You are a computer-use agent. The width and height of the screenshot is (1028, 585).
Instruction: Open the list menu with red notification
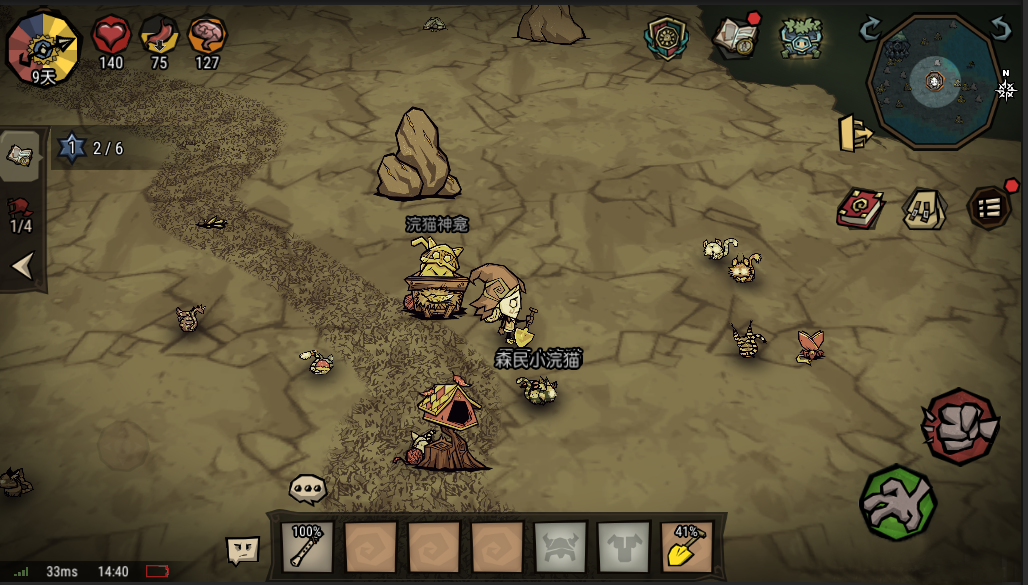[989, 208]
